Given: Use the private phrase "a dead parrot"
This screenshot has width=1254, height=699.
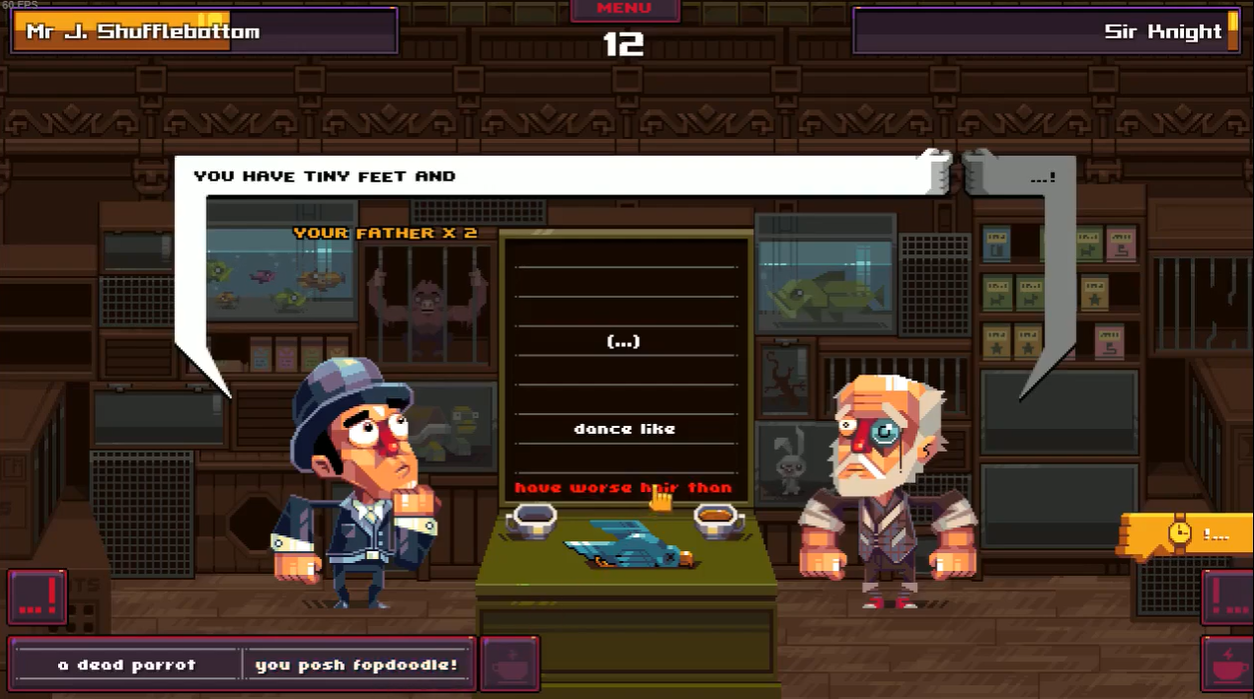Looking at the screenshot, I should point(127,664).
